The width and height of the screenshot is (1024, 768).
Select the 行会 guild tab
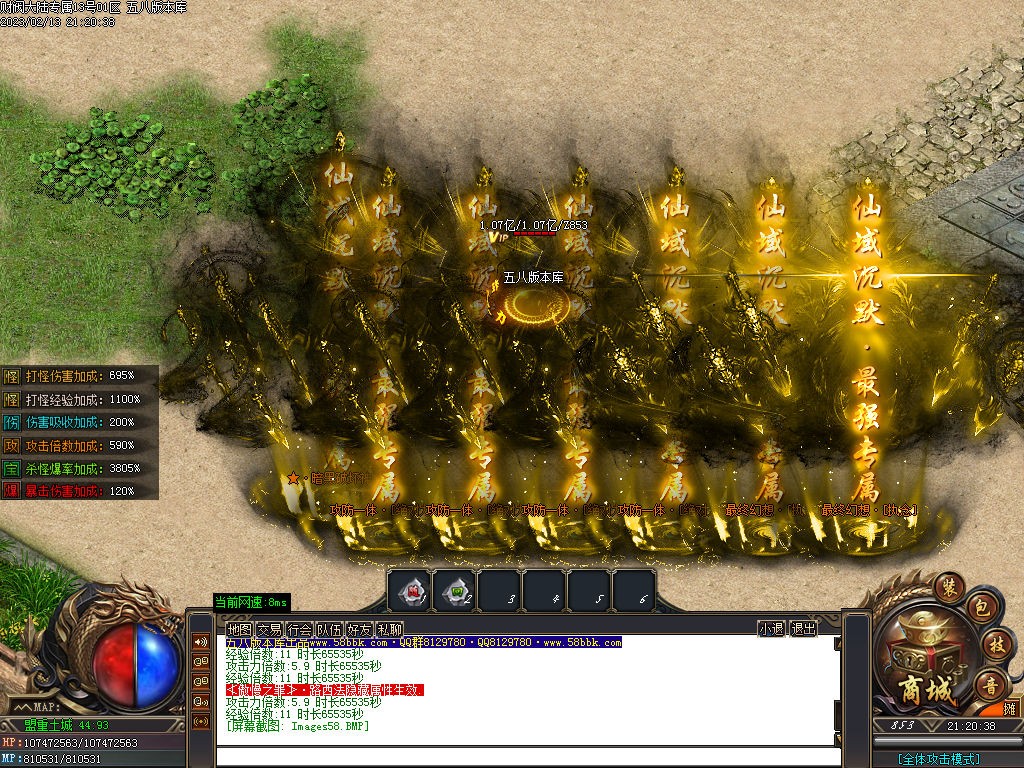click(299, 629)
